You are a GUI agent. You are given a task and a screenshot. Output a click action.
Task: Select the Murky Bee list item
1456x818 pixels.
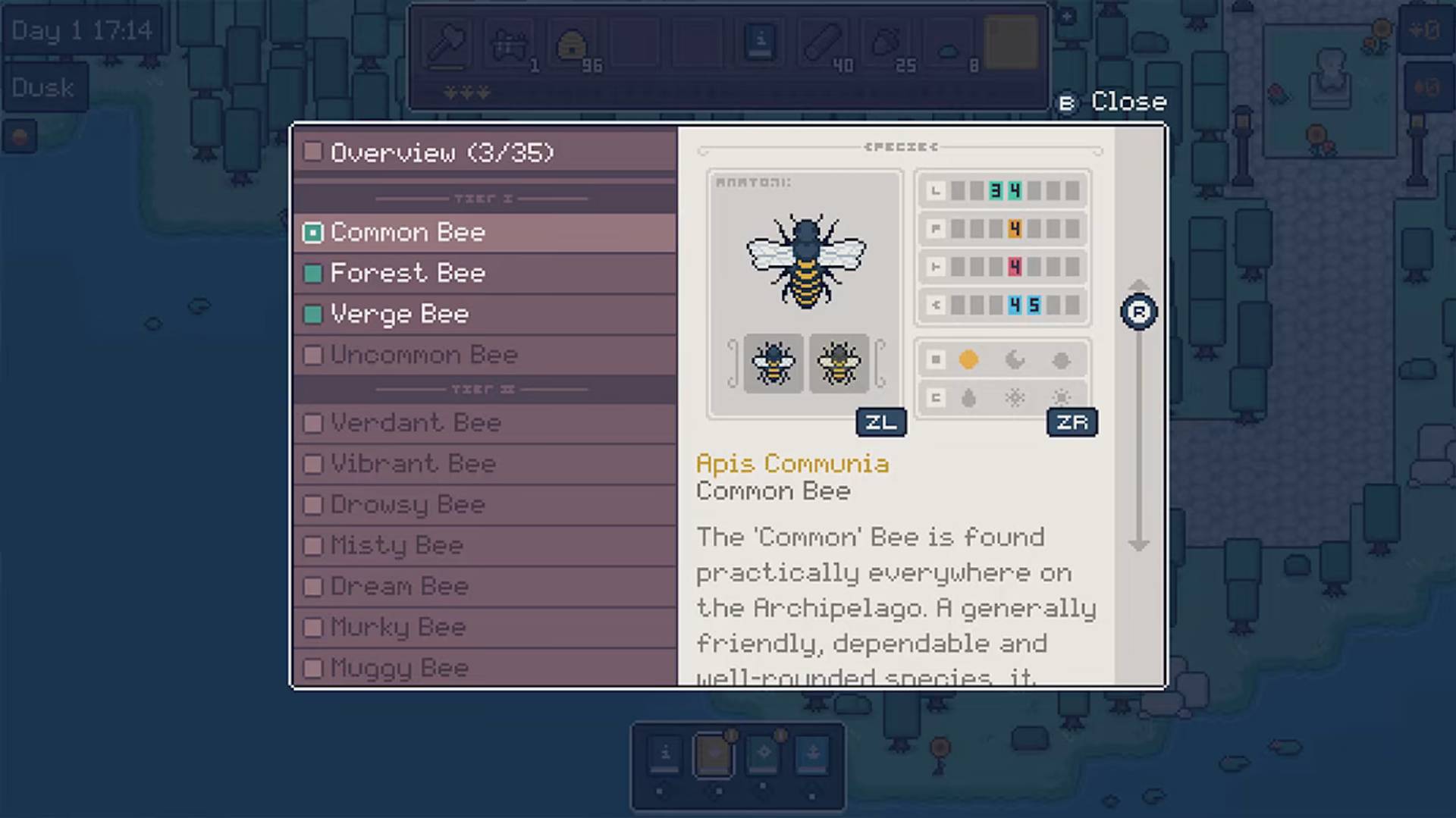coord(398,627)
